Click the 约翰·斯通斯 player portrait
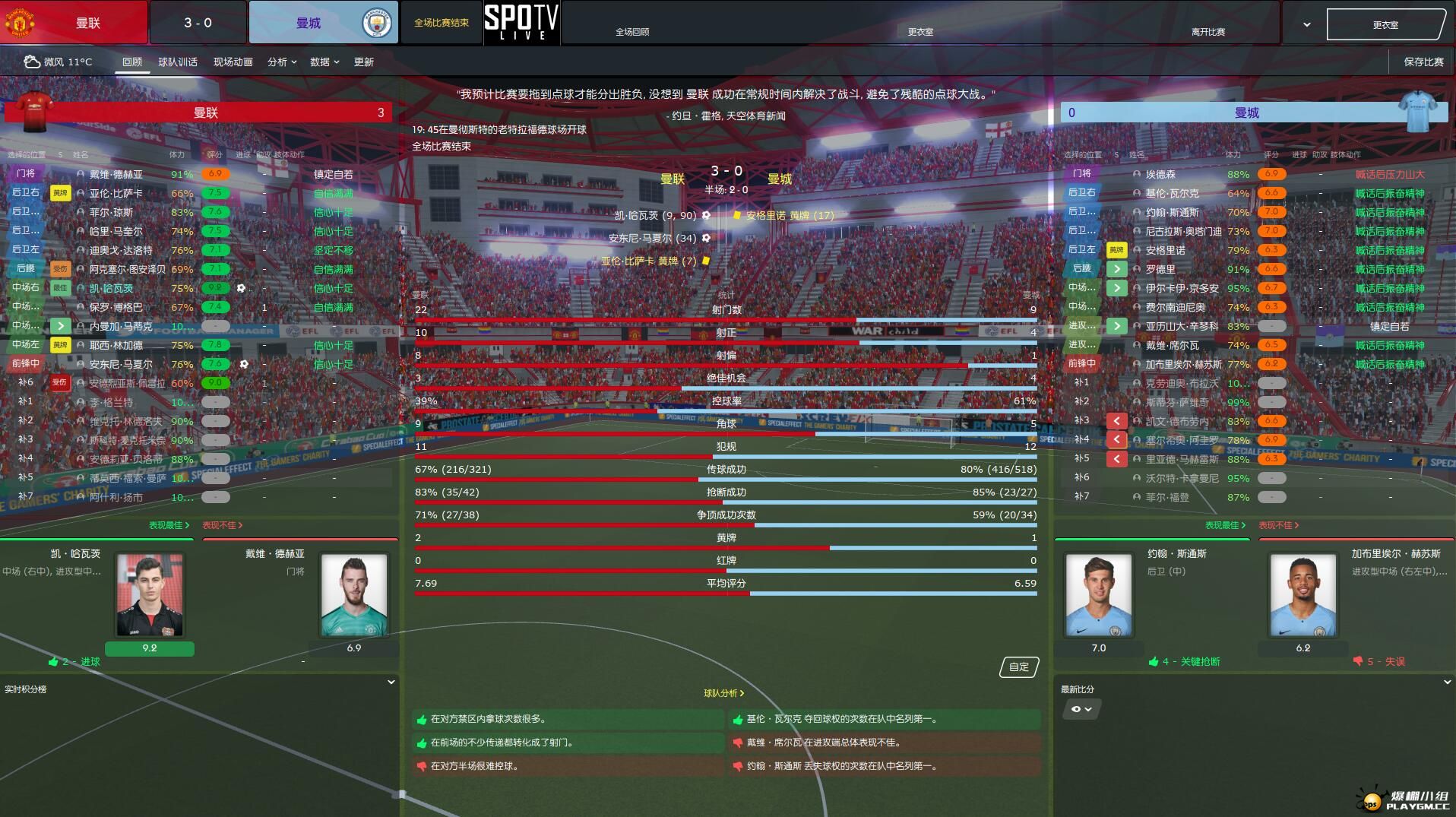 pyautogui.click(x=1098, y=594)
